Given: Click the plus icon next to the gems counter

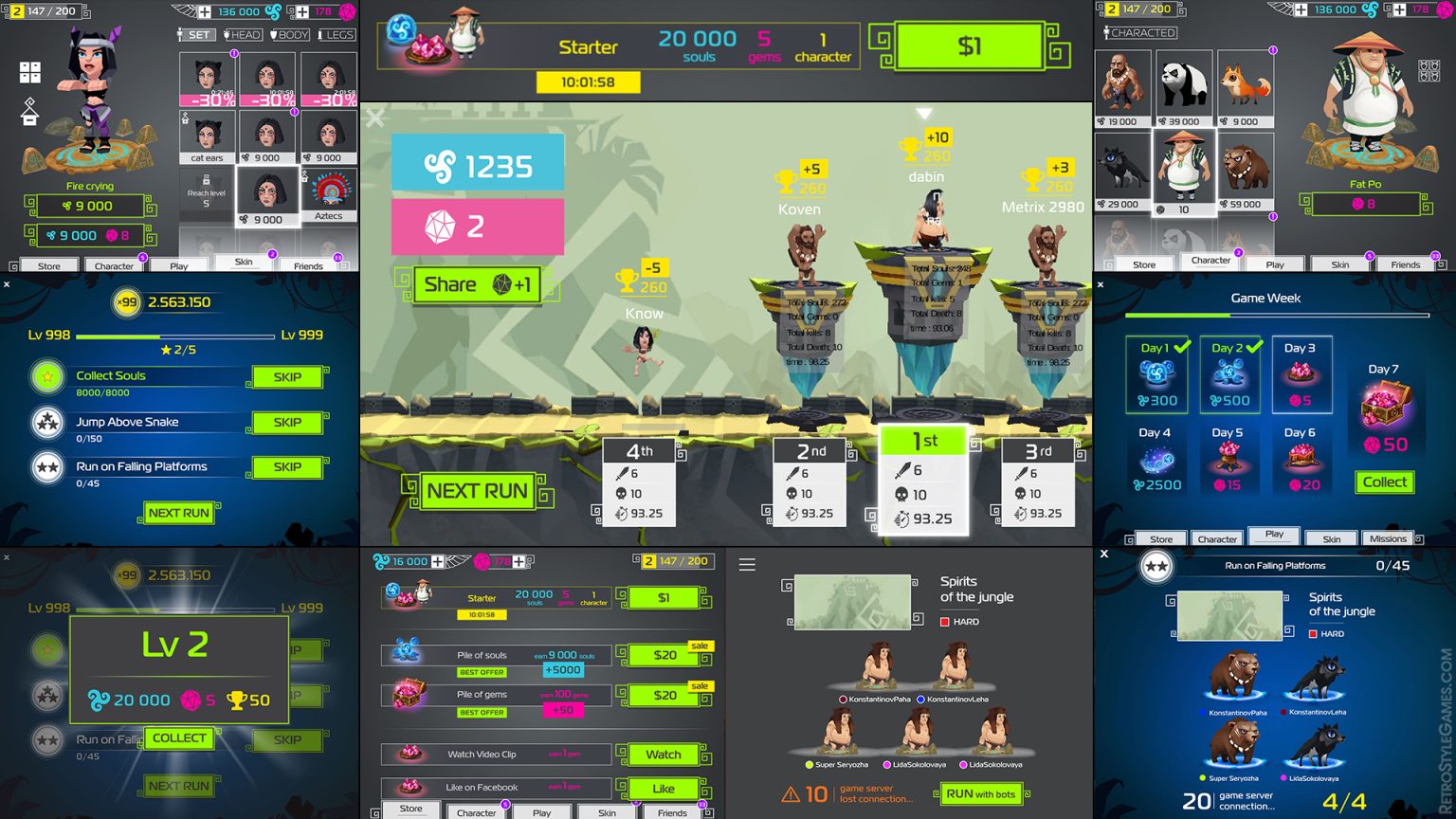Looking at the screenshot, I should [x=303, y=12].
